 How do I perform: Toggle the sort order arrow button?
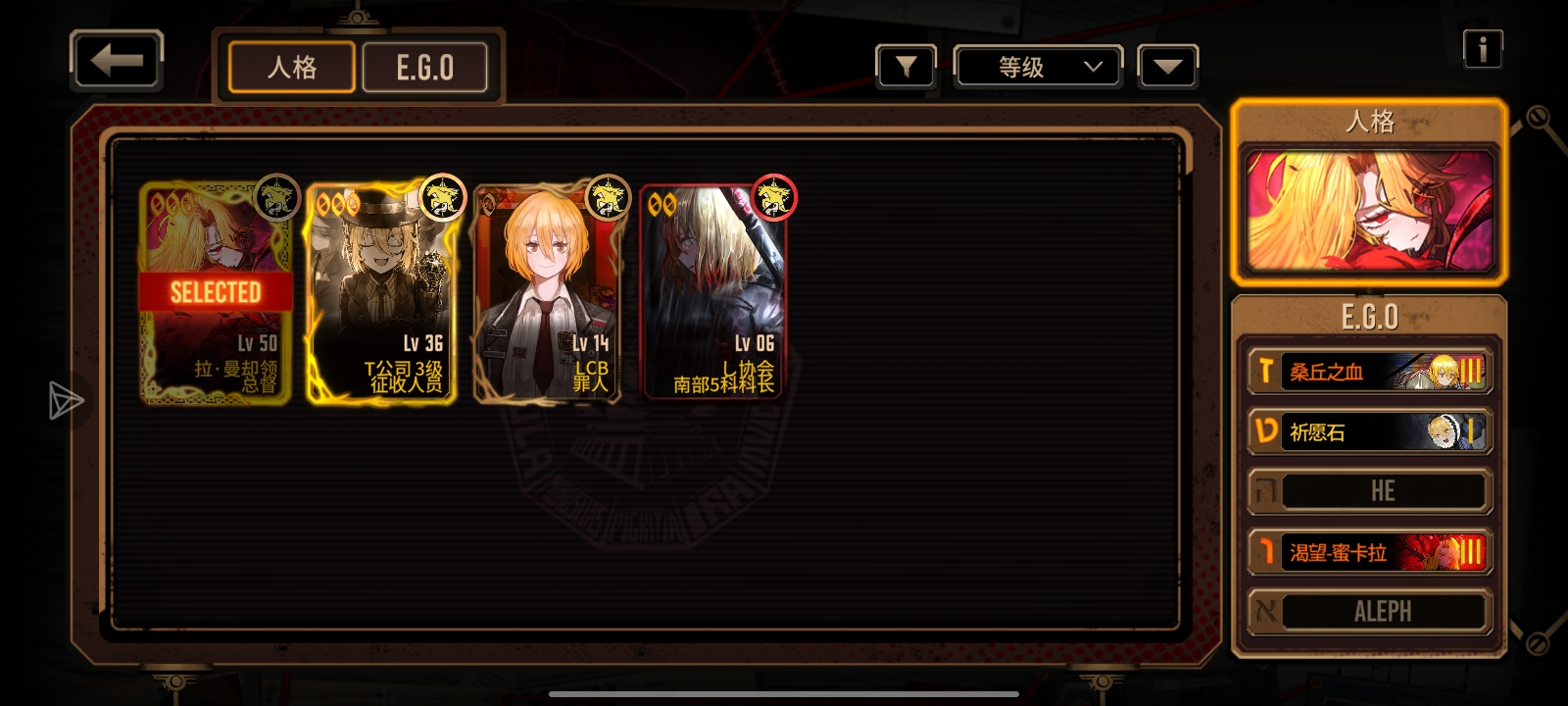(x=1167, y=67)
